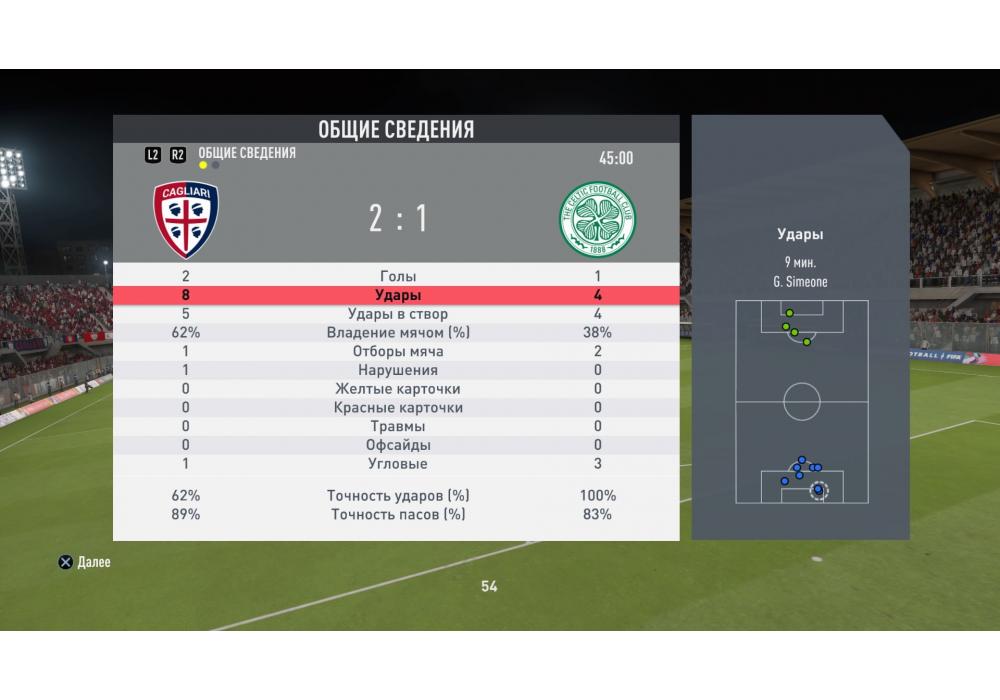Select the Желтые карточки row
Screen dimensions: 1000x700
(398, 389)
